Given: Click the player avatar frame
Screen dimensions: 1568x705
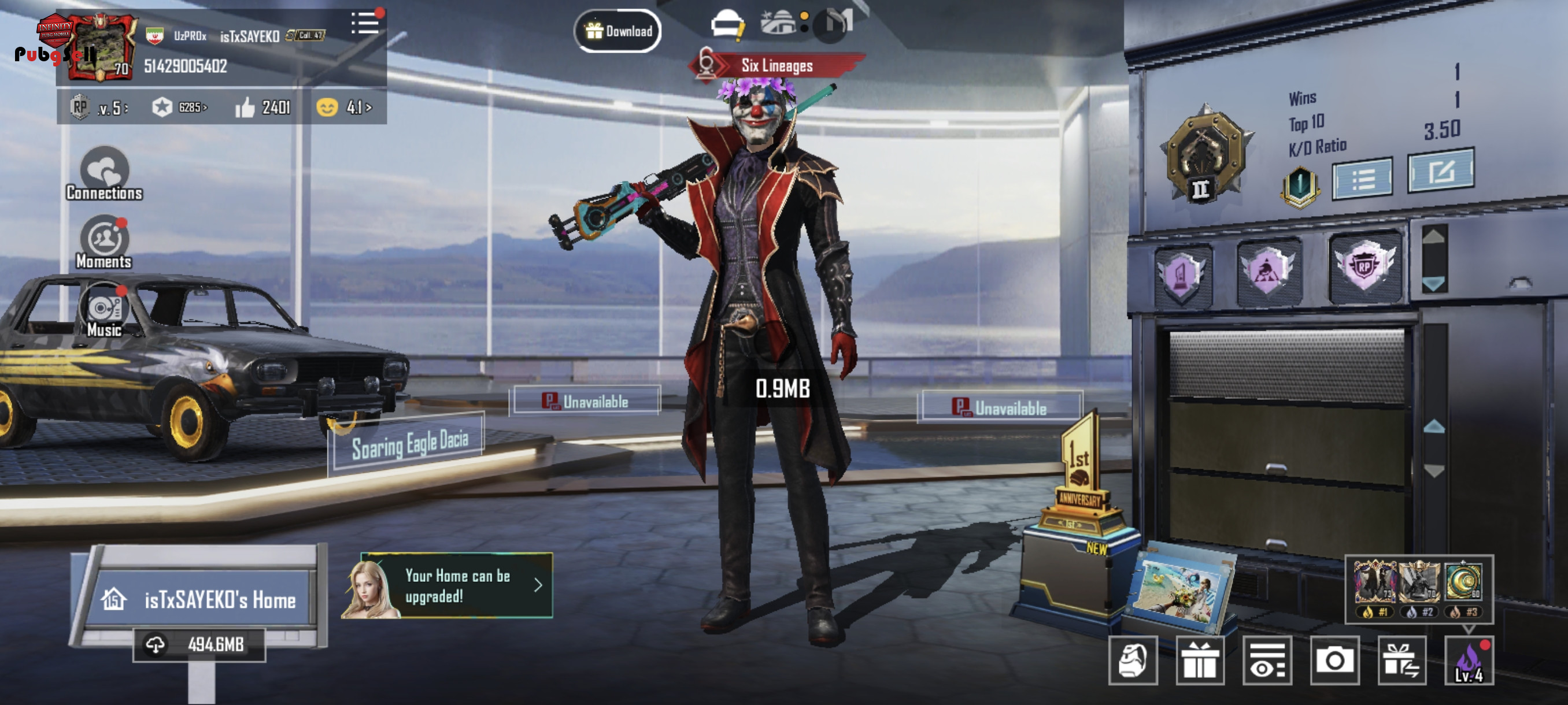Looking at the screenshot, I should pos(101,46).
